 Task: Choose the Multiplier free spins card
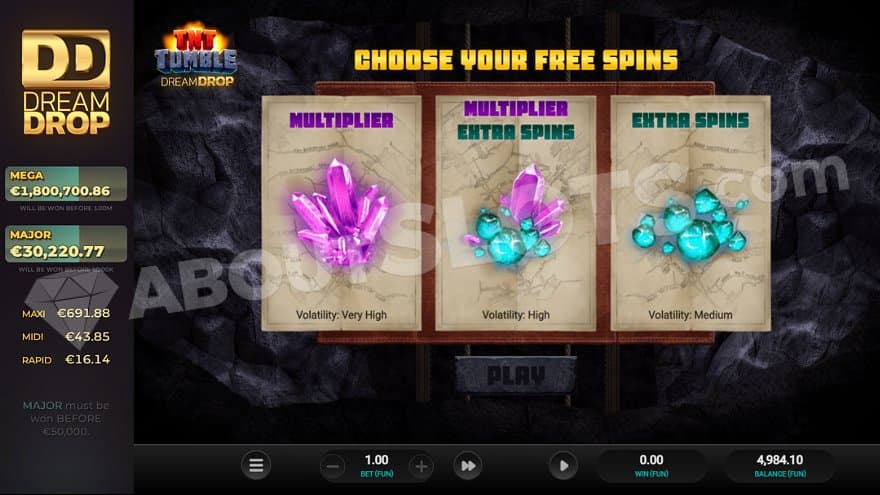pos(341,213)
